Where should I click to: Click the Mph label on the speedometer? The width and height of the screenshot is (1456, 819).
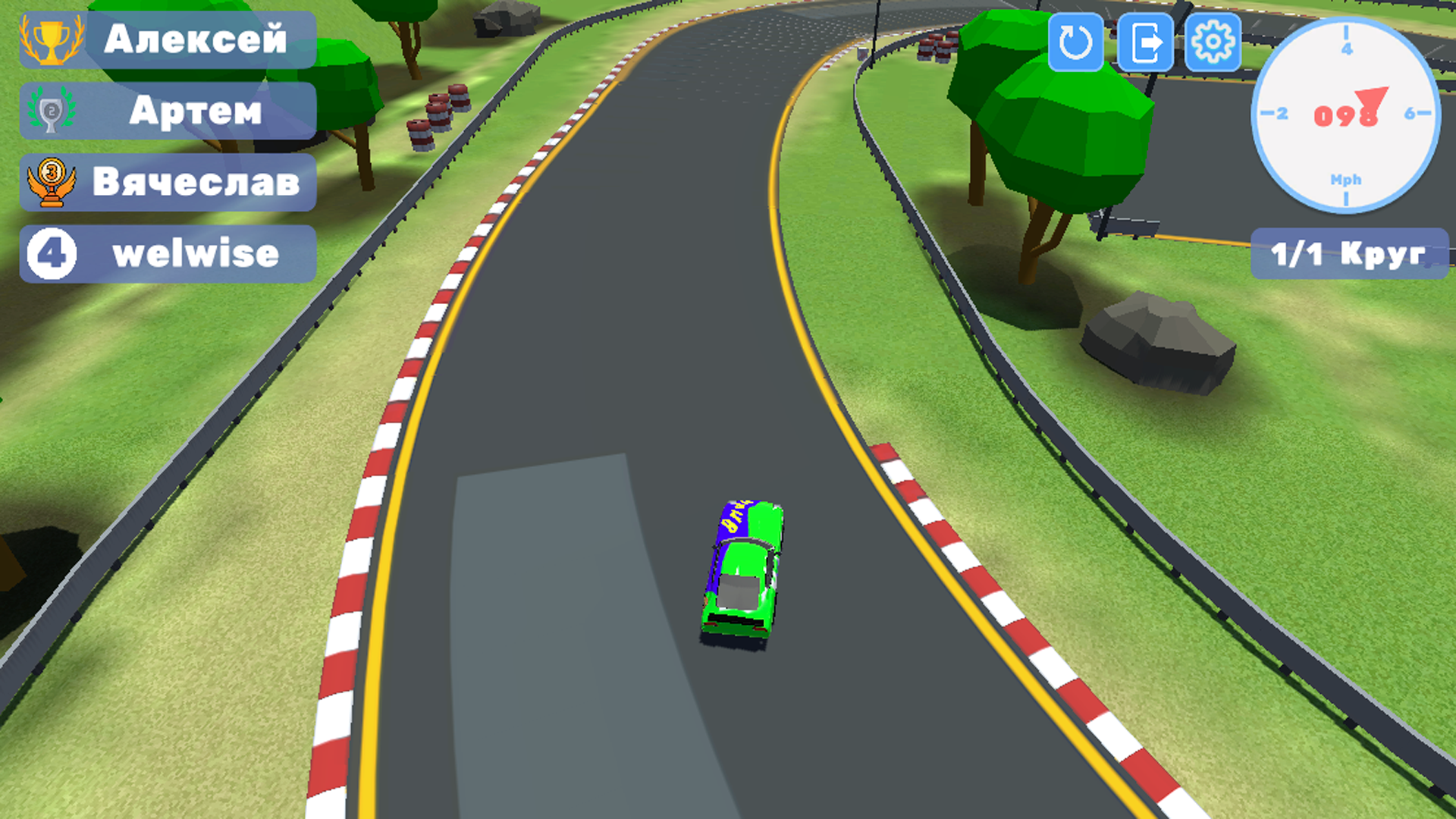[1345, 180]
